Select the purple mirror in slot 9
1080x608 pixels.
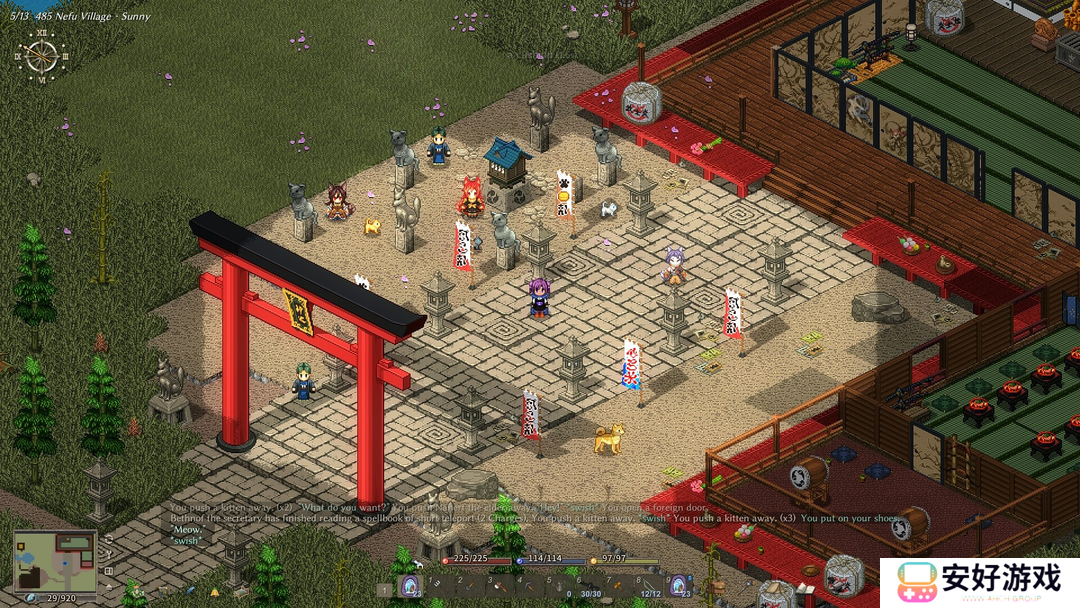tap(679, 586)
